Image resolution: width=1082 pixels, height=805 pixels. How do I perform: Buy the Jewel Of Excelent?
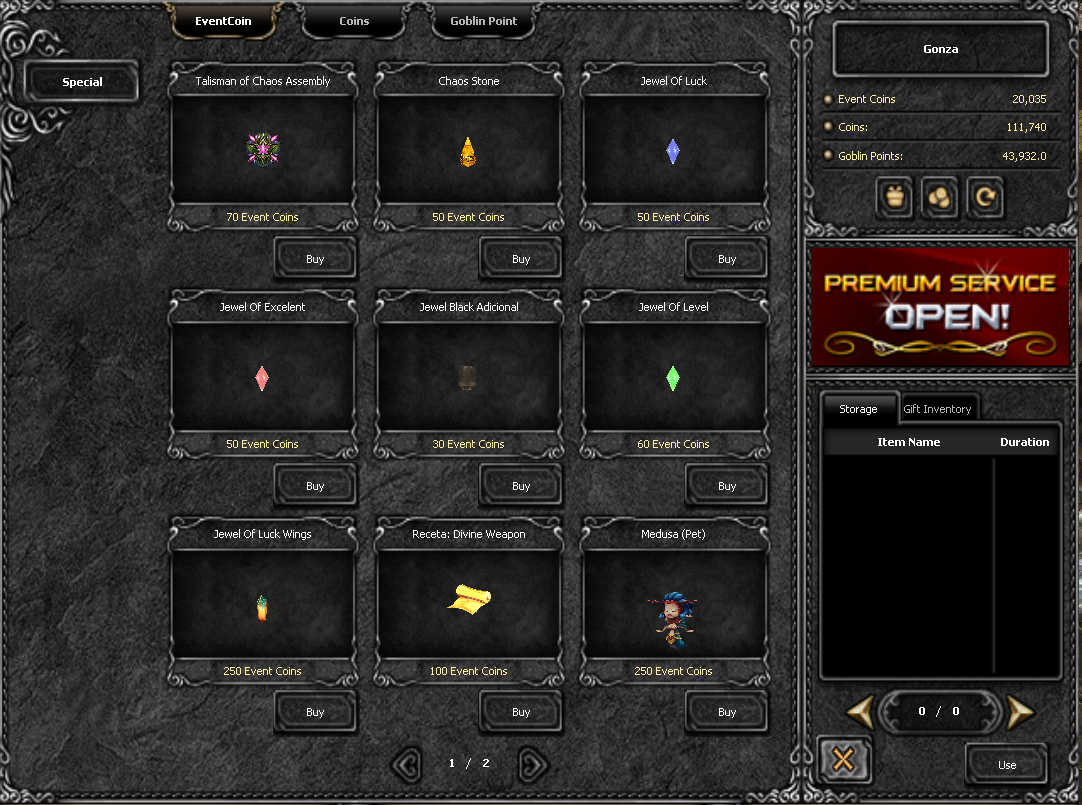315,485
